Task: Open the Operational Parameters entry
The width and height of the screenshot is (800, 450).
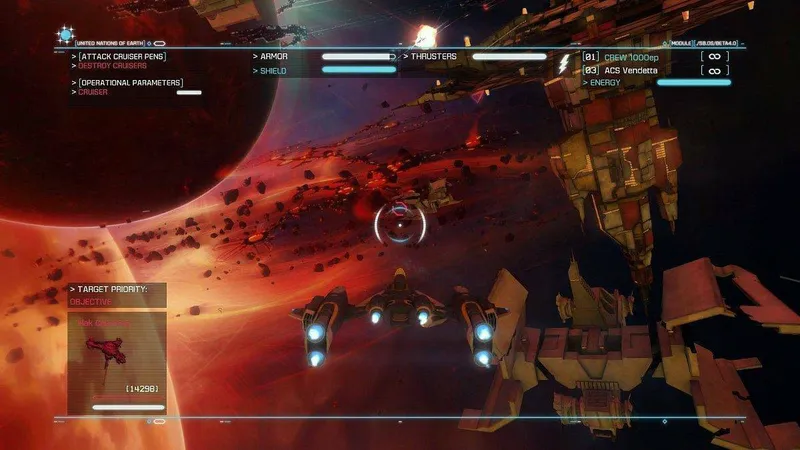Action: (x=130, y=83)
